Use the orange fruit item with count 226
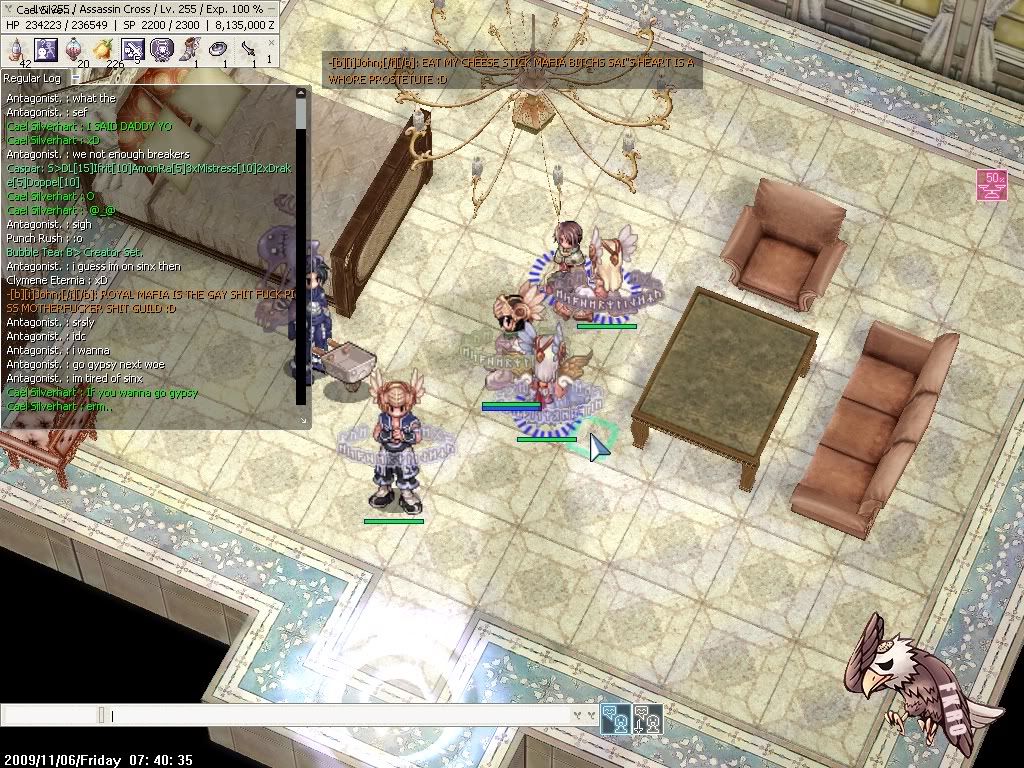Image resolution: width=1024 pixels, height=768 pixels. click(x=103, y=49)
